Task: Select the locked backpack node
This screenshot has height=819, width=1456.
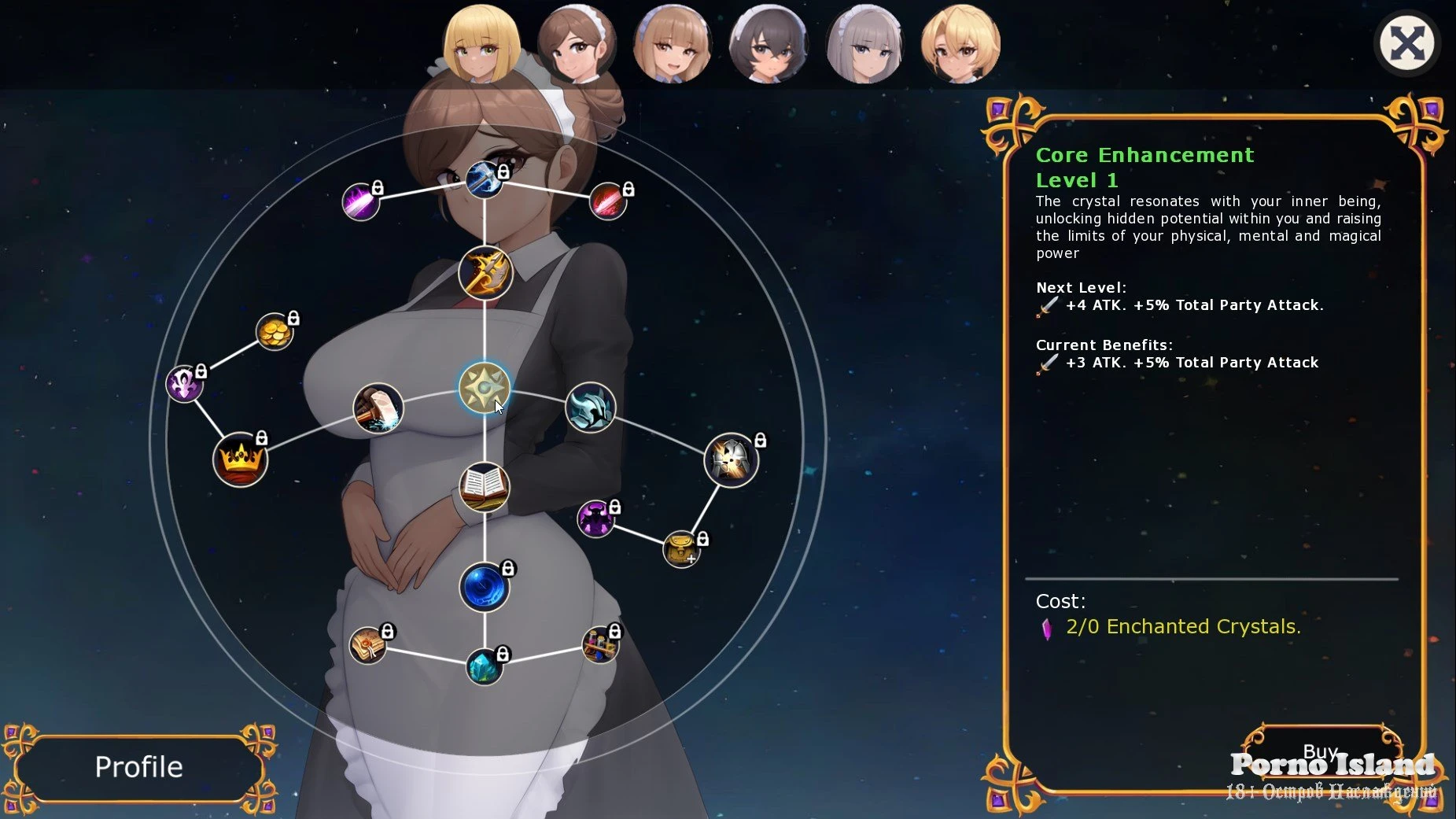Action: pos(681,549)
